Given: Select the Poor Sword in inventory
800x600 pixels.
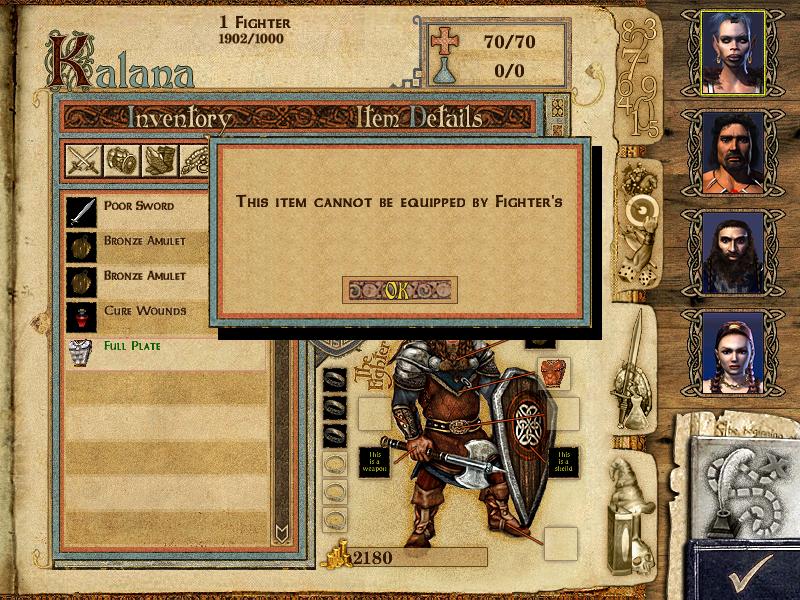Looking at the screenshot, I should point(138,206).
